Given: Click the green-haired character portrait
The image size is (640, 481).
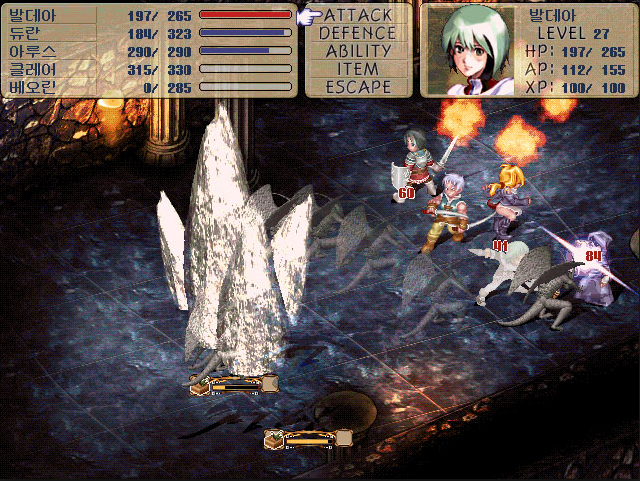Looking at the screenshot, I should click(x=470, y=49).
